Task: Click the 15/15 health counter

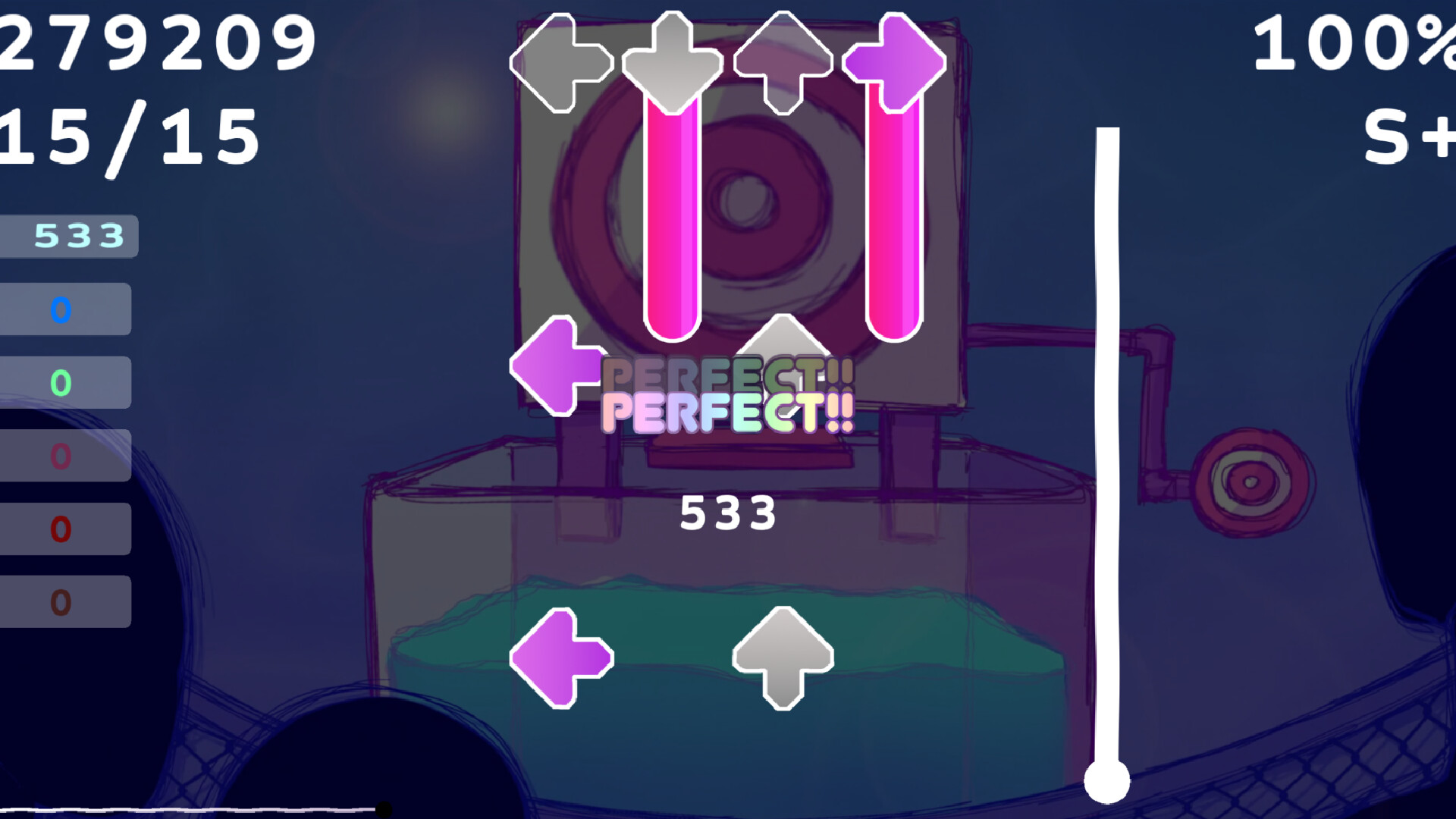Action: coord(129,133)
